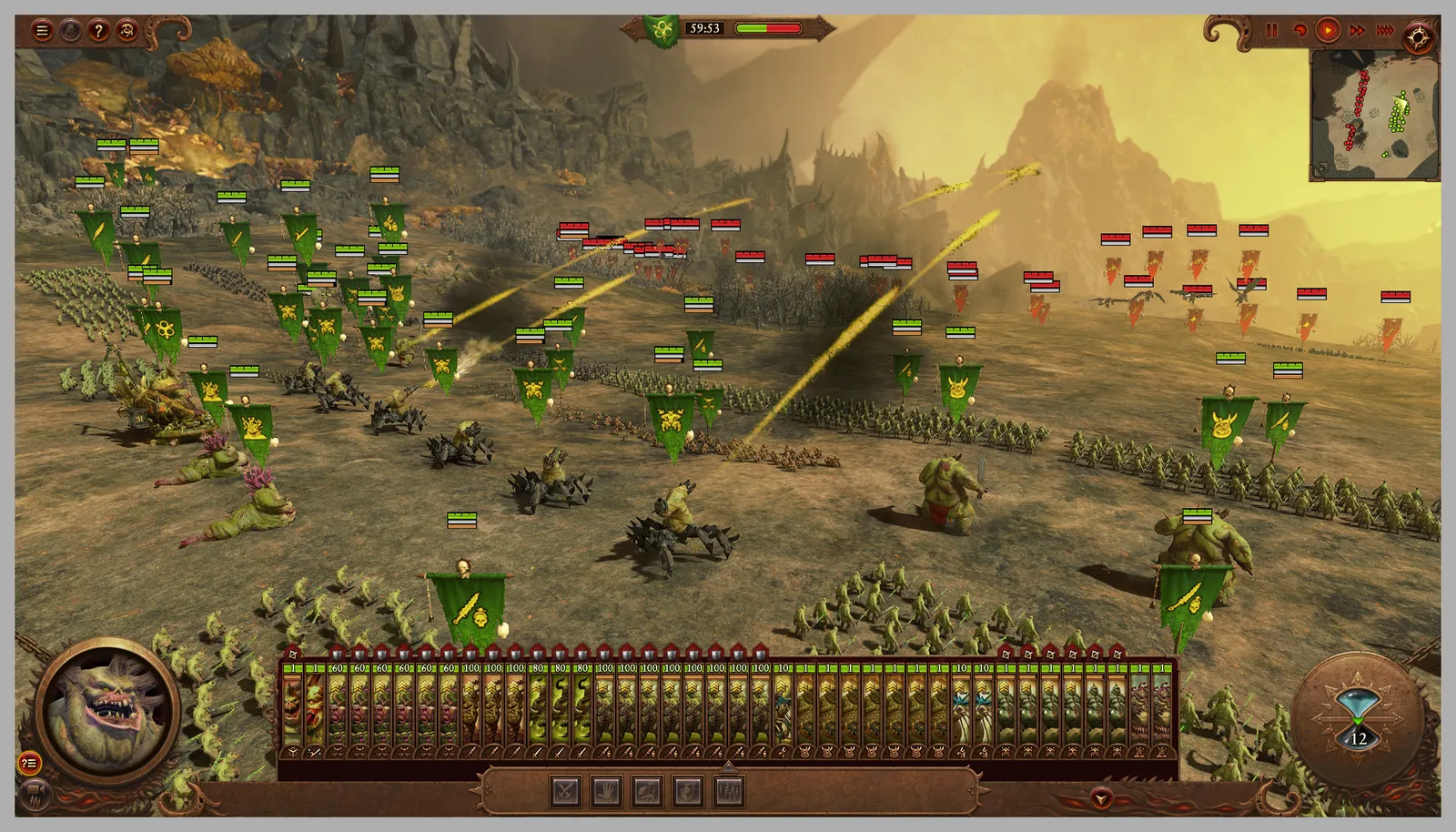The height and width of the screenshot is (832, 1456).
Task: Pause the battle
Action: pyautogui.click(x=1271, y=29)
